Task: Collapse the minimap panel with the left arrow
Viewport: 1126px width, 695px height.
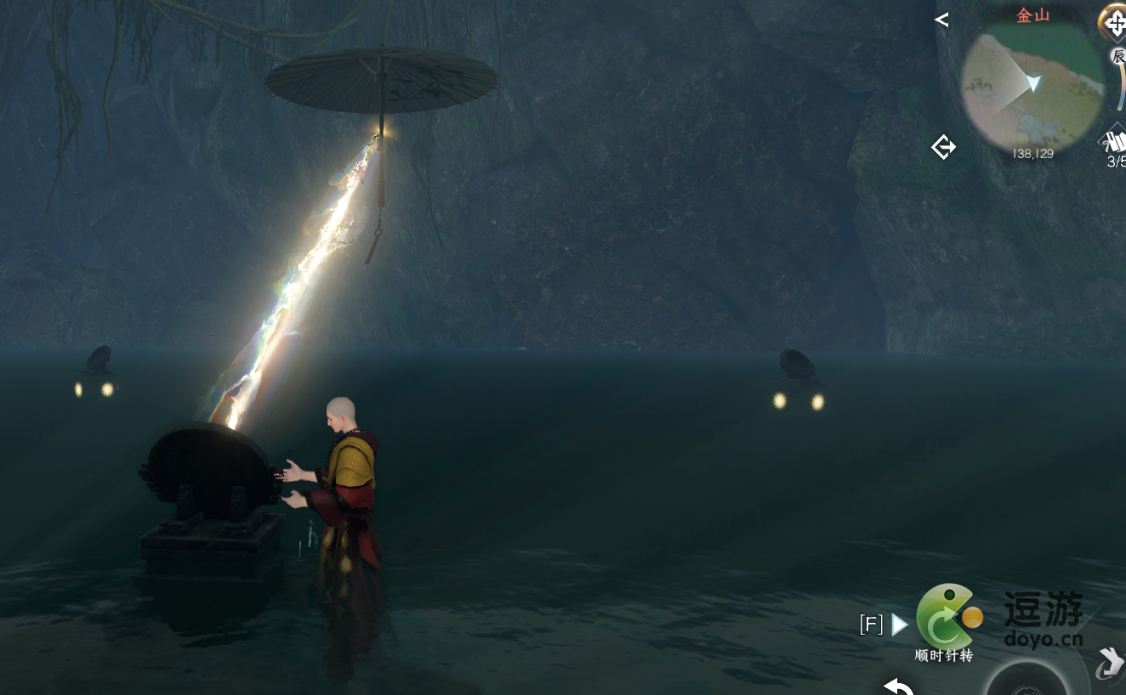Action: pyautogui.click(x=941, y=20)
